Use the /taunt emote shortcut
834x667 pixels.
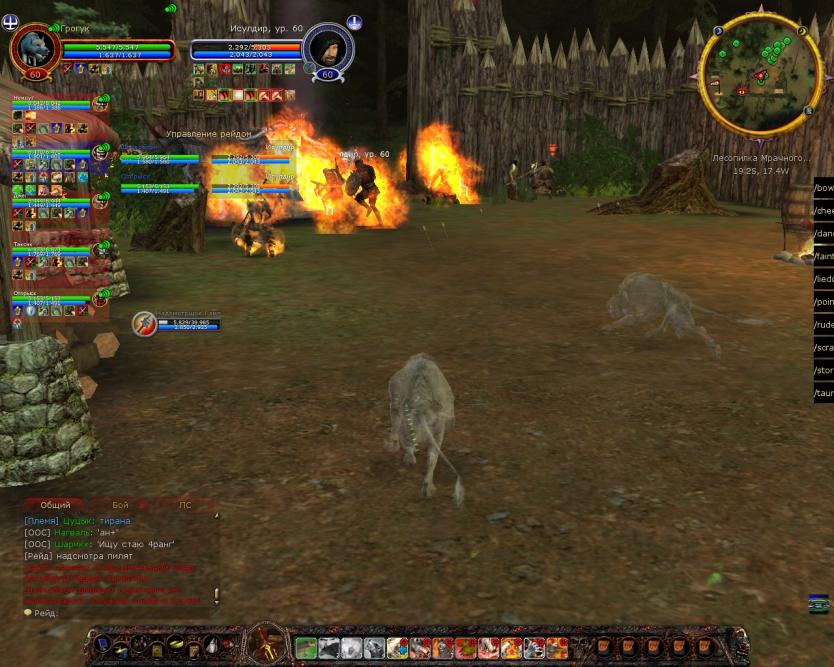click(x=824, y=394)
